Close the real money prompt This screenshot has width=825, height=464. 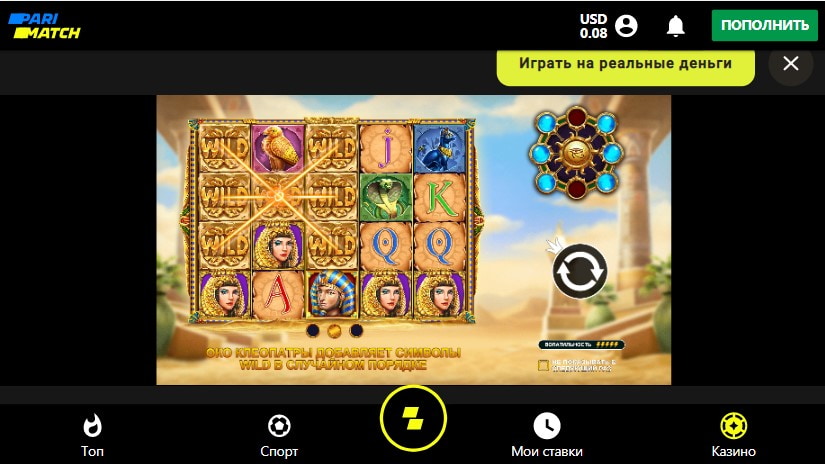790,64
